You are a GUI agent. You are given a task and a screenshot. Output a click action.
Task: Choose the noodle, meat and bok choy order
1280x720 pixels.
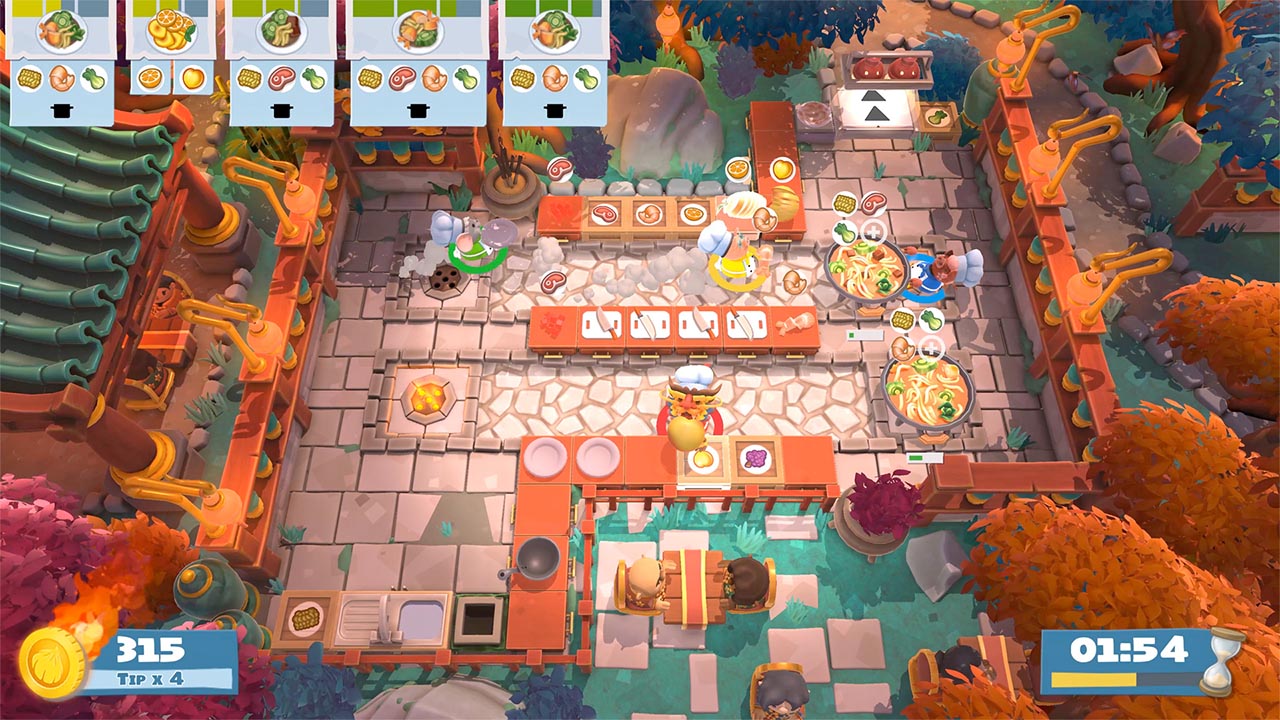pyautogui.click(x=281, y=60)
